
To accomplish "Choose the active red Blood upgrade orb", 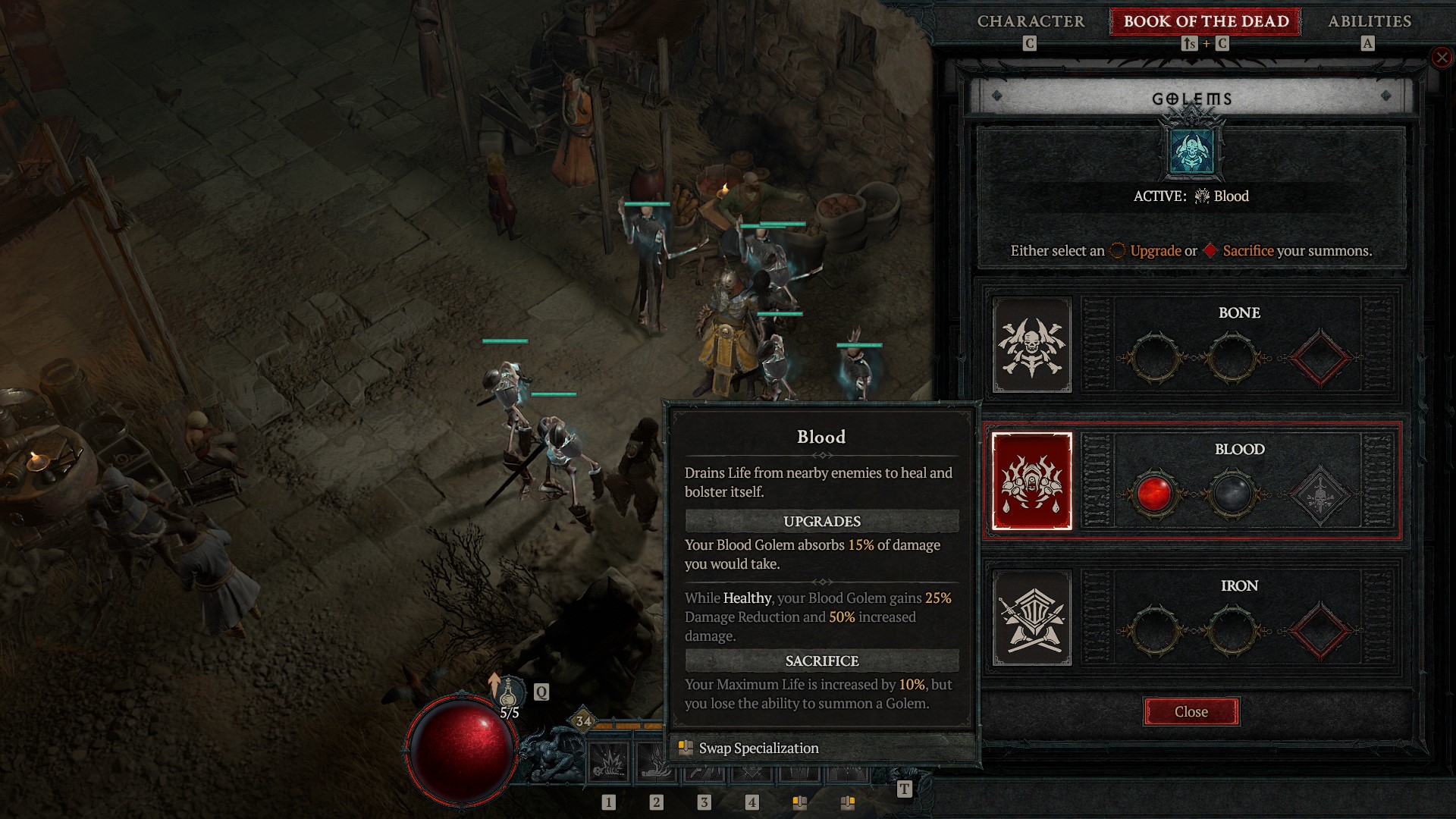I will pyautogui.click(x=1154, y=494).
